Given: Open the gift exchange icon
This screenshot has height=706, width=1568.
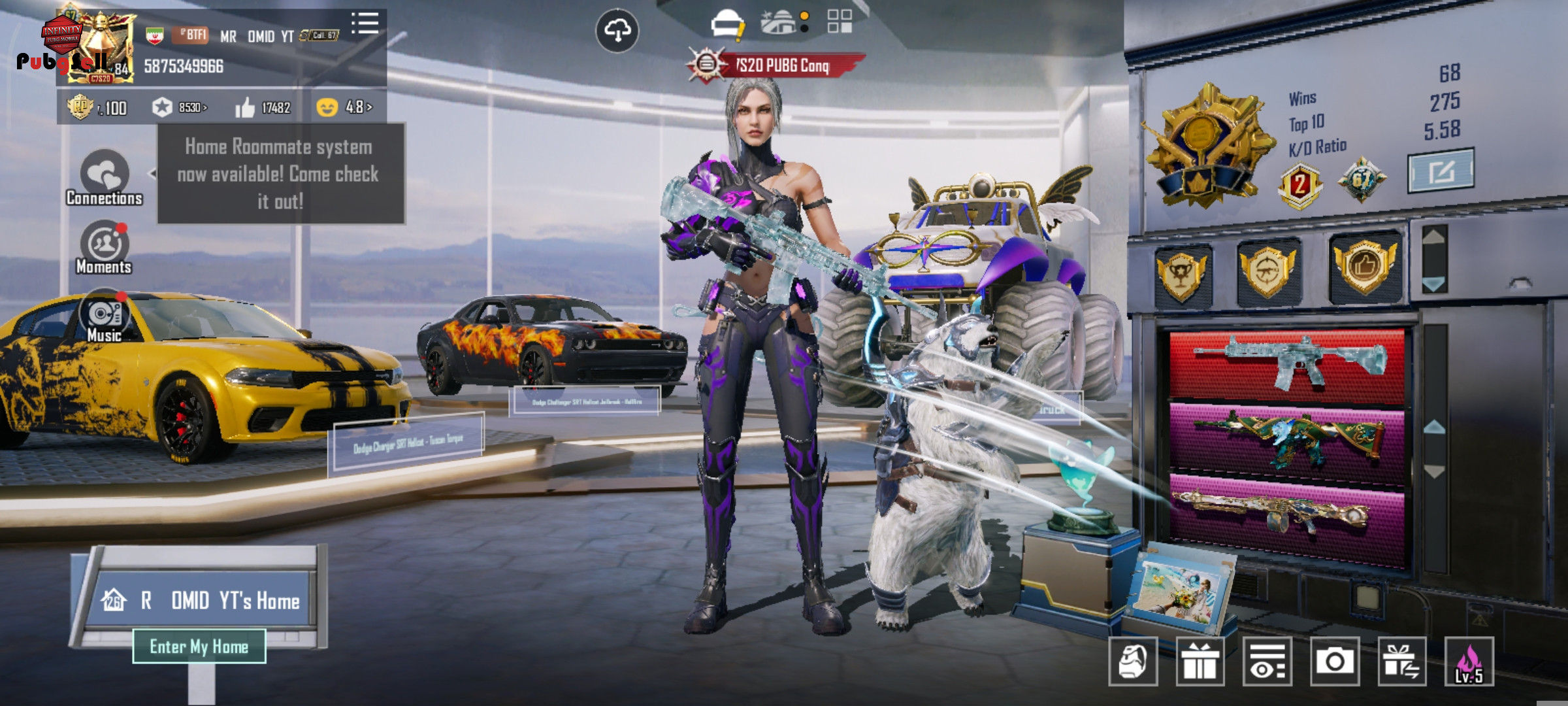Looking at the screenshot, I should tap(1402, 662).
